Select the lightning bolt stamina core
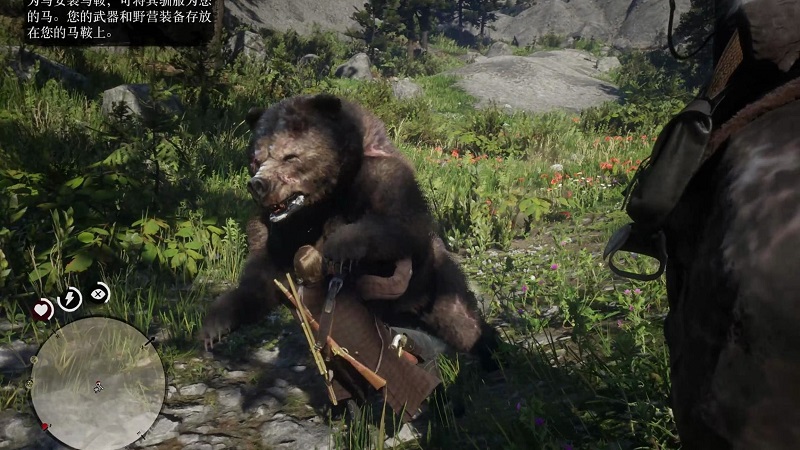This screenshot has width=800, height=450. [x=69, y=298]
